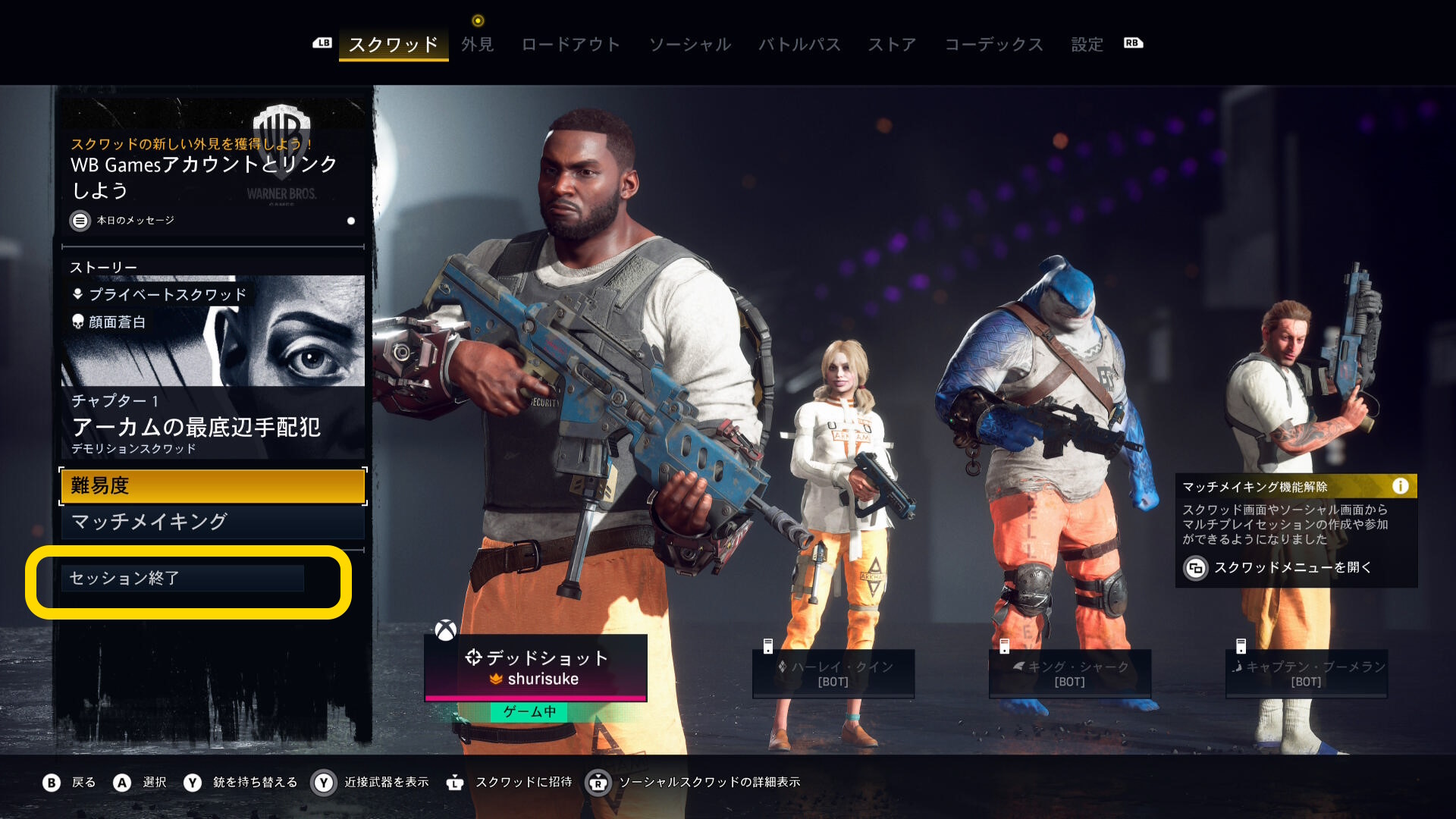The image size is (1456, 819).
Task: Open the squad menu from the matchmaking notification
Action: pos(1292,567)
